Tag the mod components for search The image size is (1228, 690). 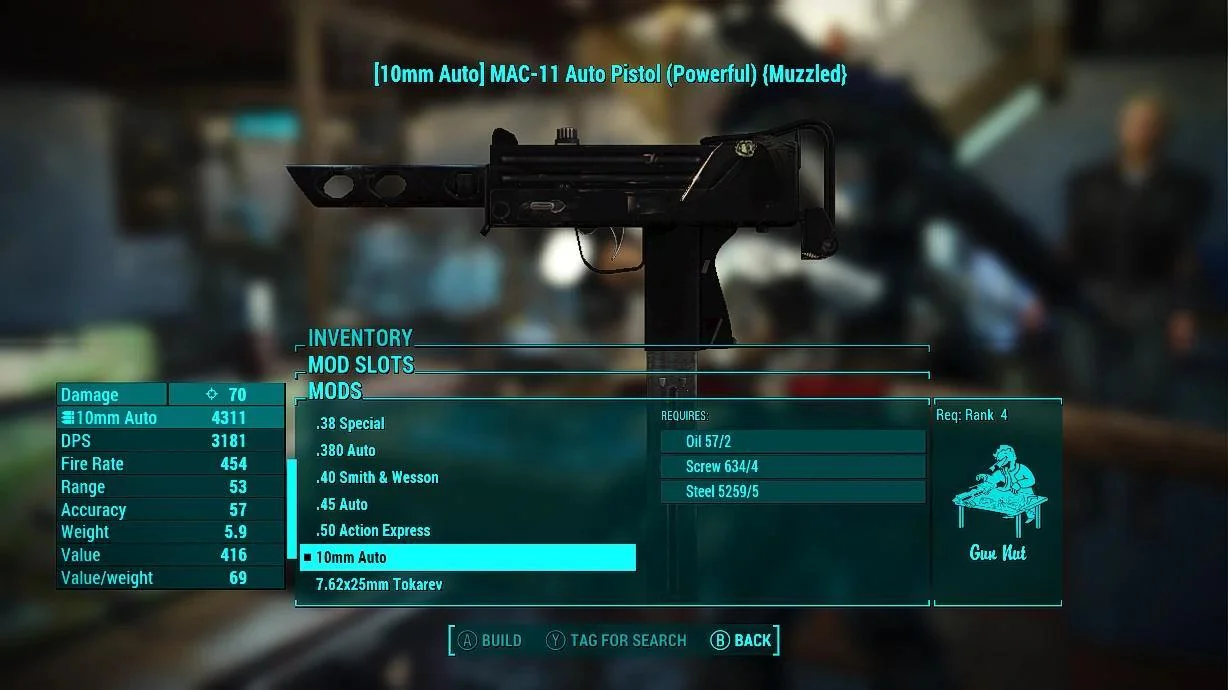pos(616,641)
